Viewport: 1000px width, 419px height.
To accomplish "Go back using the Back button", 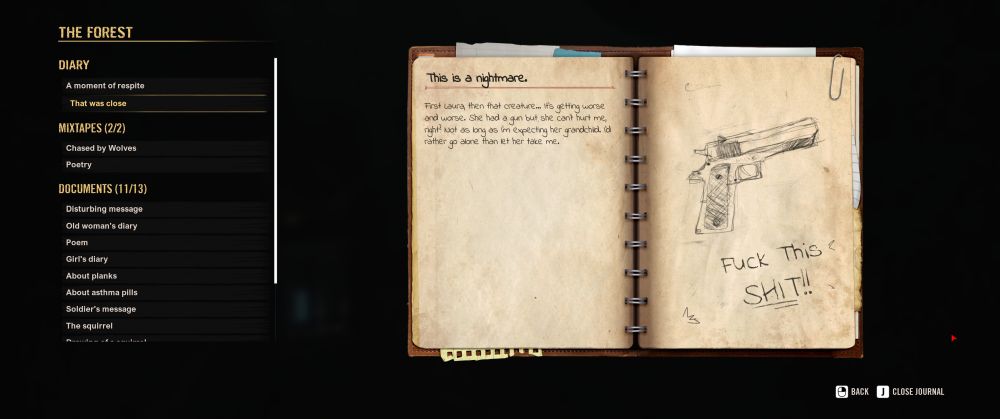I will 852,392.
